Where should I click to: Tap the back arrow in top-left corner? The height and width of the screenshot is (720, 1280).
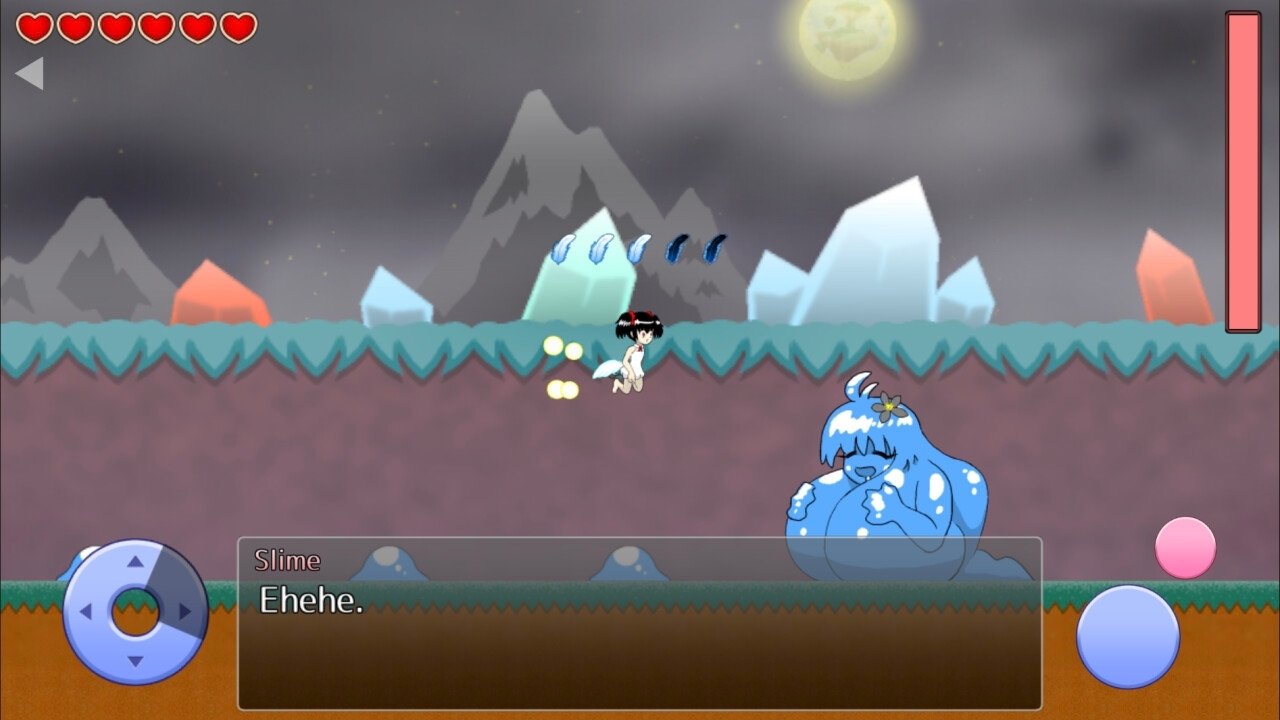[30, 73]
